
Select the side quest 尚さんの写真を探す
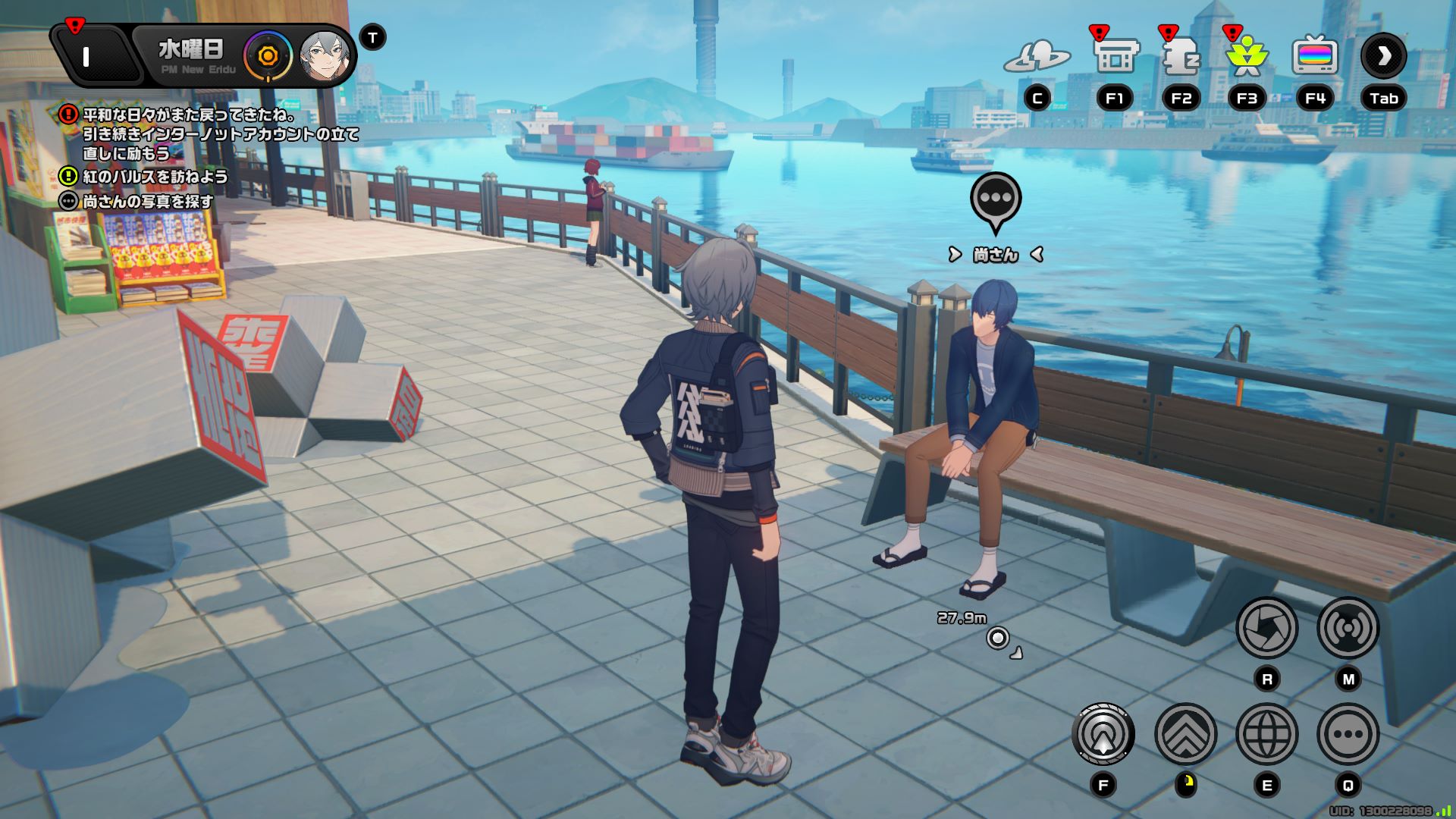(x=148, y=202)
